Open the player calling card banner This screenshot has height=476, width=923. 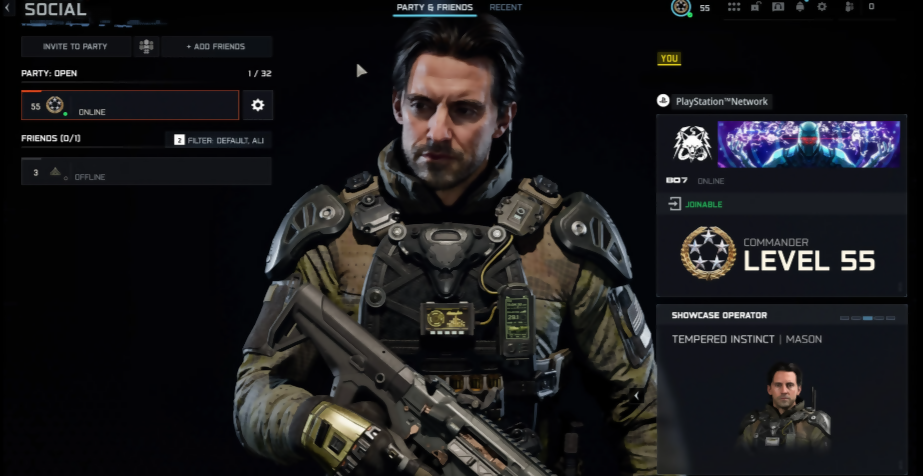point(808,144)
